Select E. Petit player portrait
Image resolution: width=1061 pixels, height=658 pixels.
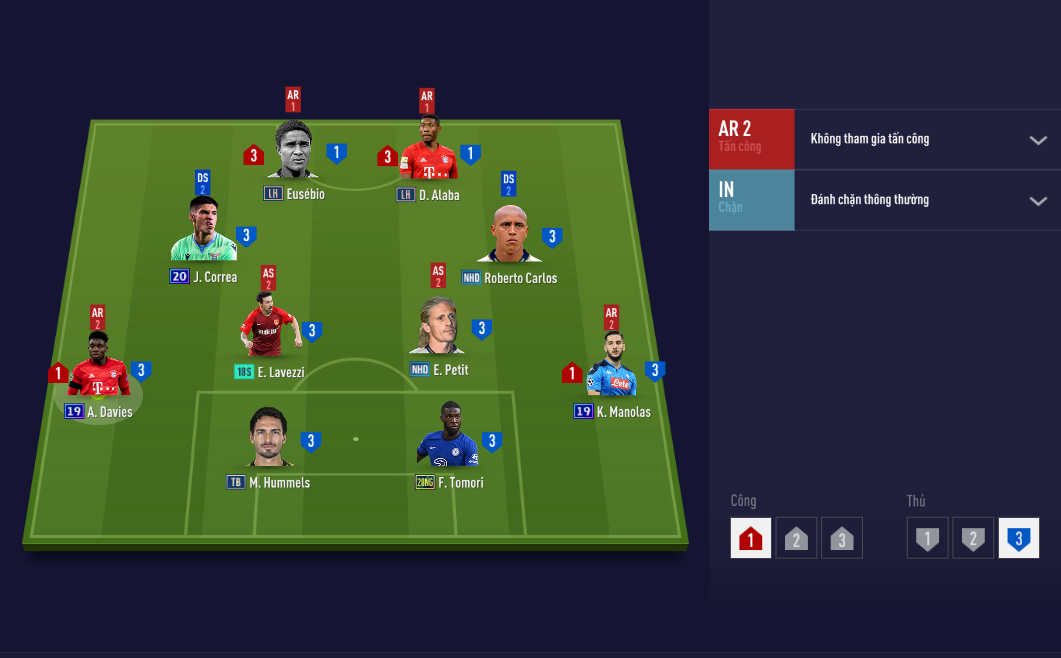coord(437,326)
